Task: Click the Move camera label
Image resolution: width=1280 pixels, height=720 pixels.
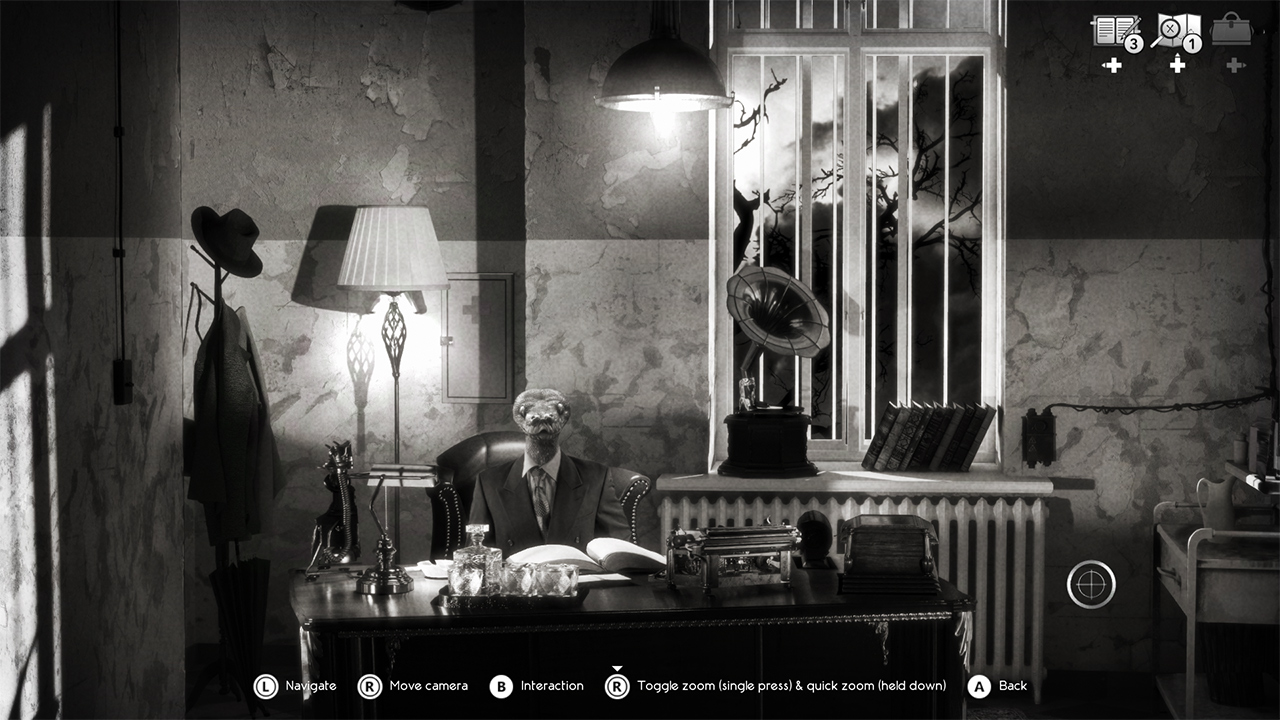Action: 428,686
